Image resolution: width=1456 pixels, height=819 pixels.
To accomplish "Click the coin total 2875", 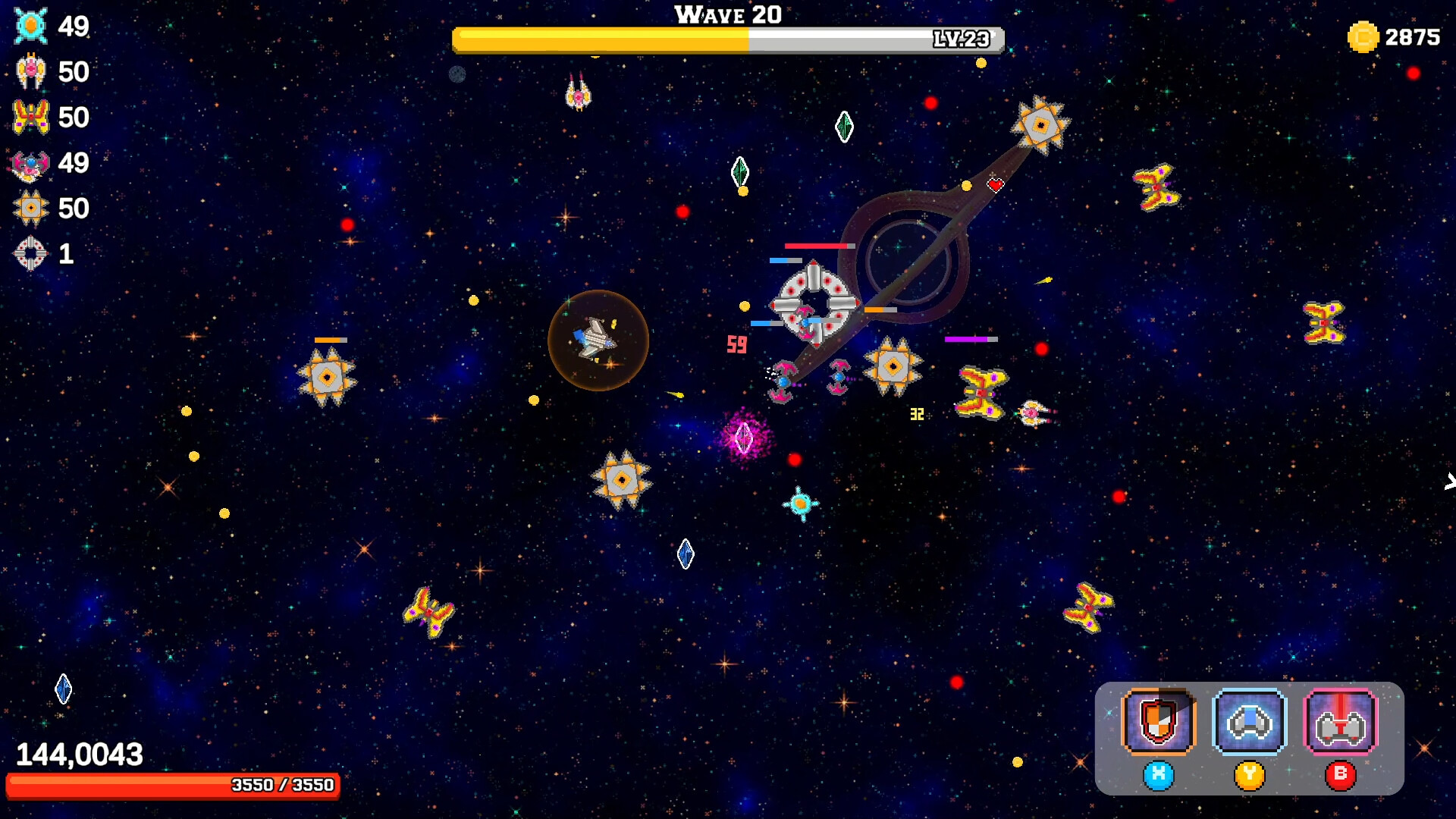I will point(1413,37).
